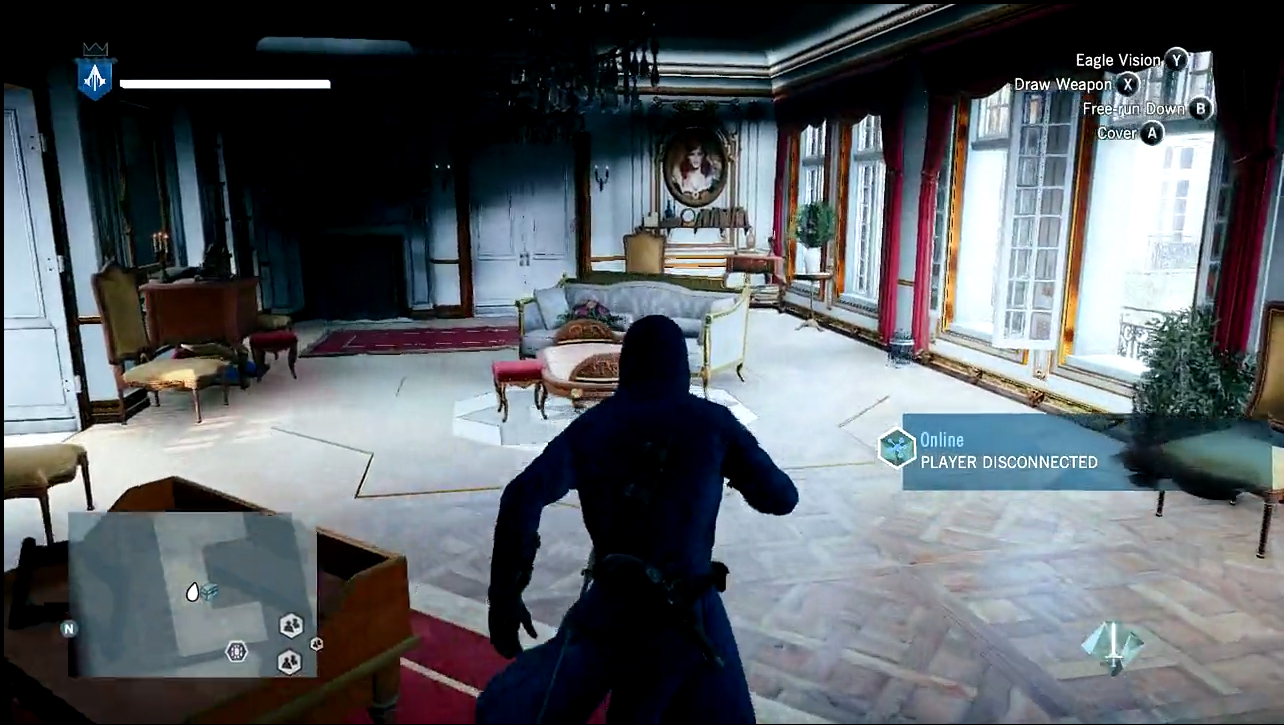Select the white player arrow on the minimap
1284x725 pixels.
(193, 592)
